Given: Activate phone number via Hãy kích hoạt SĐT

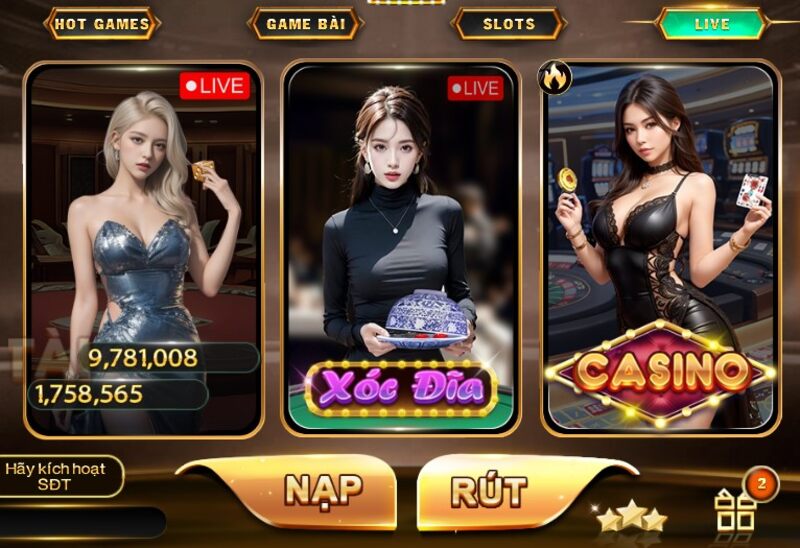Looking at the screenshot, I should (62, 476).
